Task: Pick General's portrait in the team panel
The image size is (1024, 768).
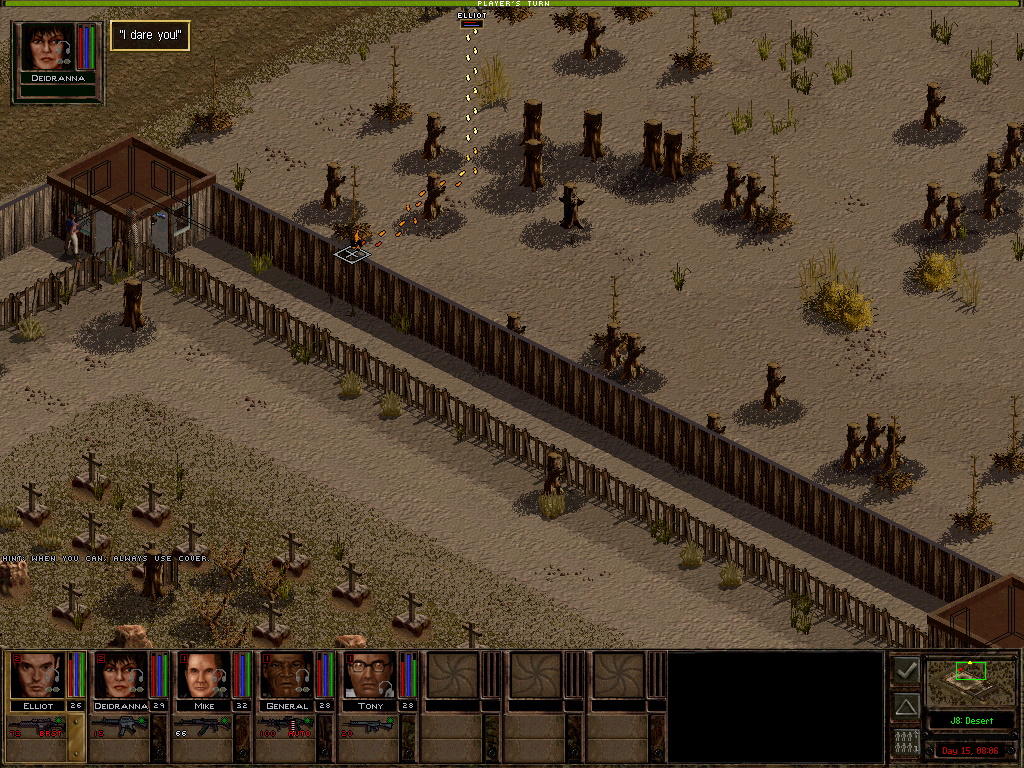Action: pyautogui.click(x=287, y=675)
